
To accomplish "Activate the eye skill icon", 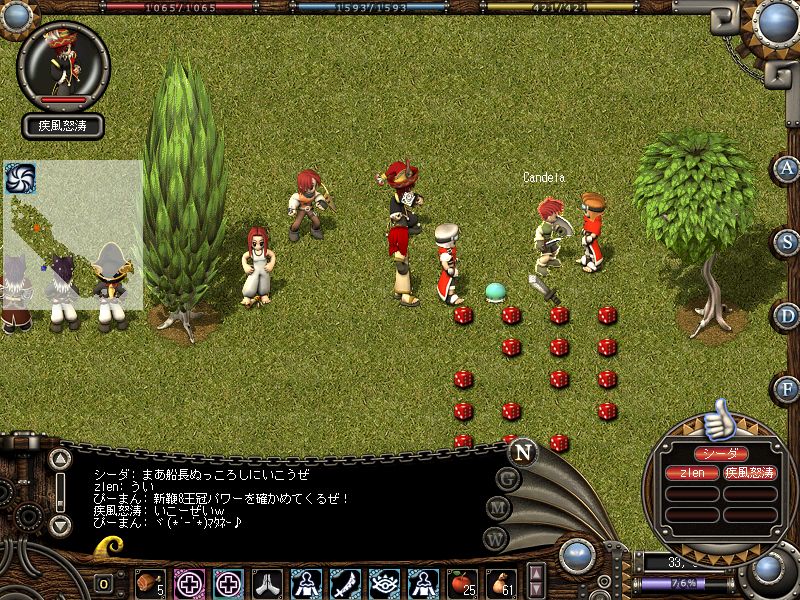I will point(383,582).
